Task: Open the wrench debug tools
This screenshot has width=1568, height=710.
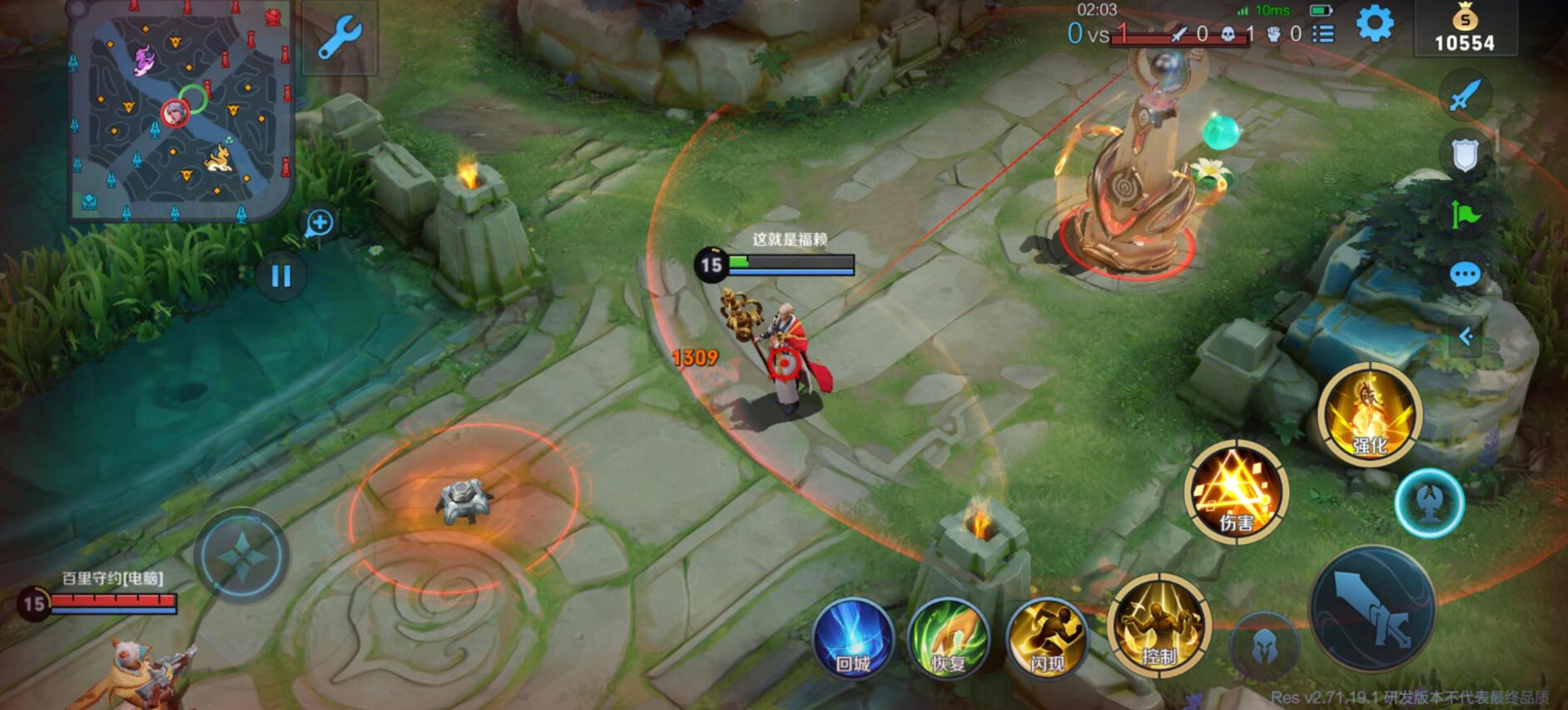Action: 340,38
